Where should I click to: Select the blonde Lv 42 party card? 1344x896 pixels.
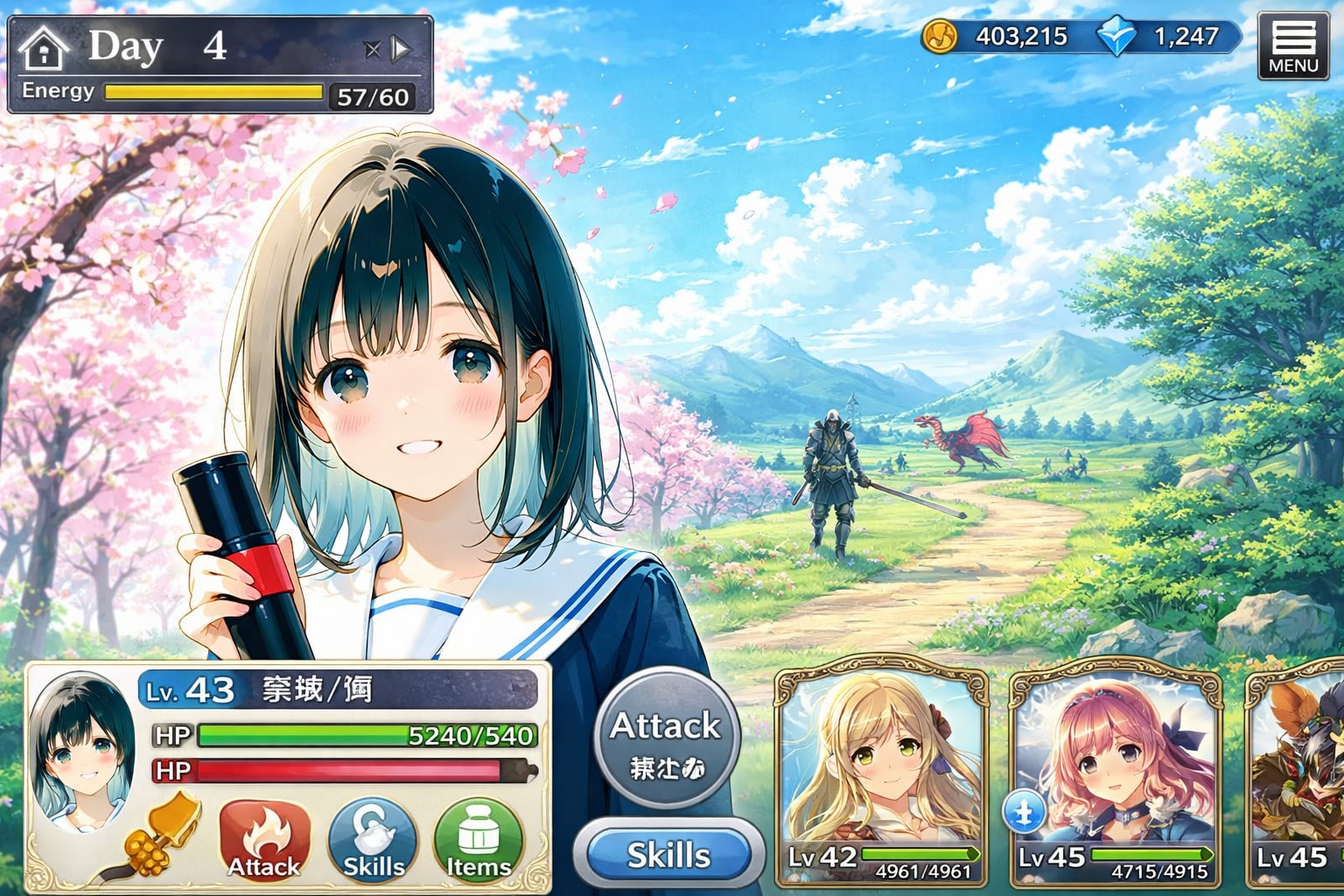pos(882,775)
